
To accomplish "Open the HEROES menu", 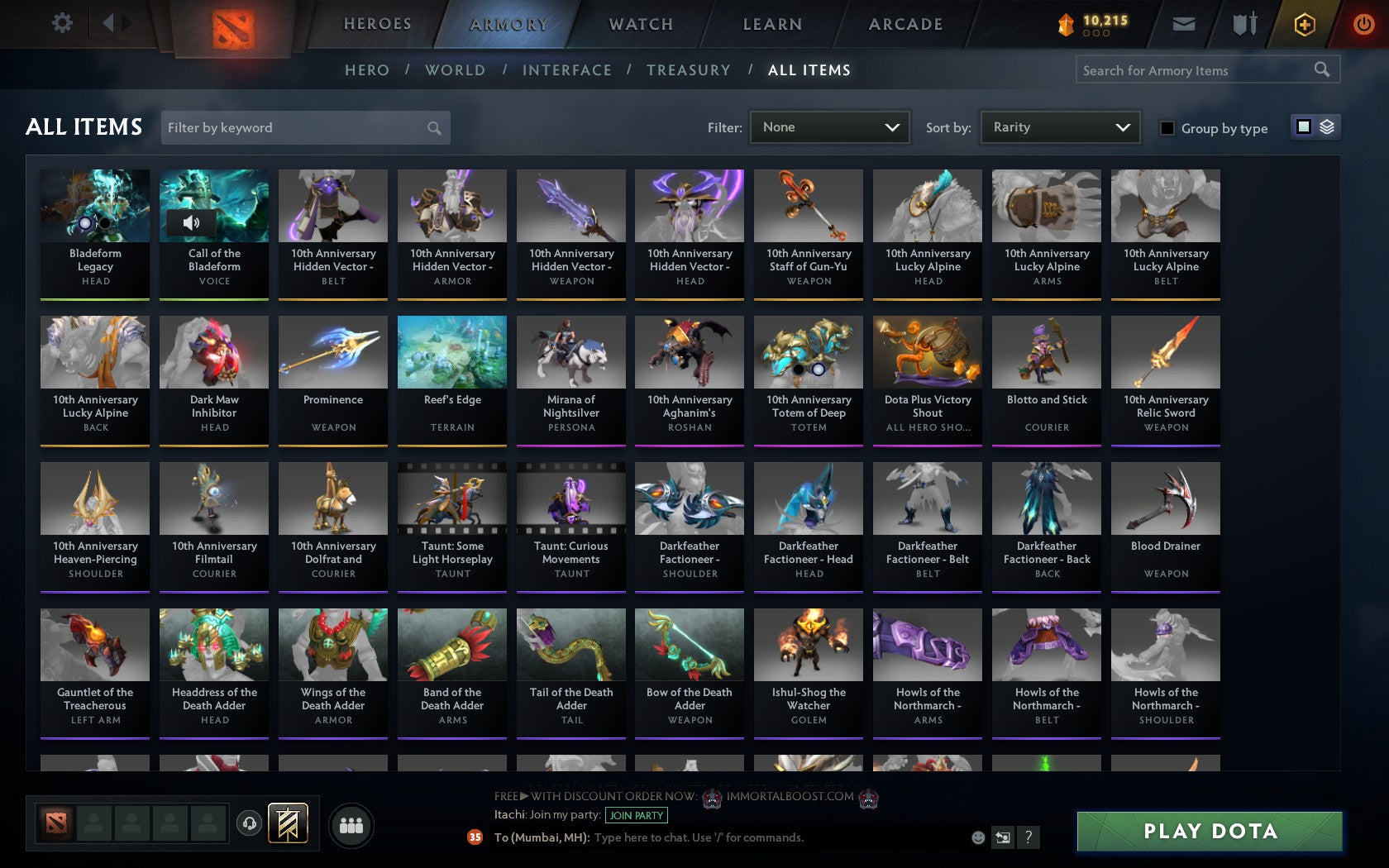I will pos(377,24).
